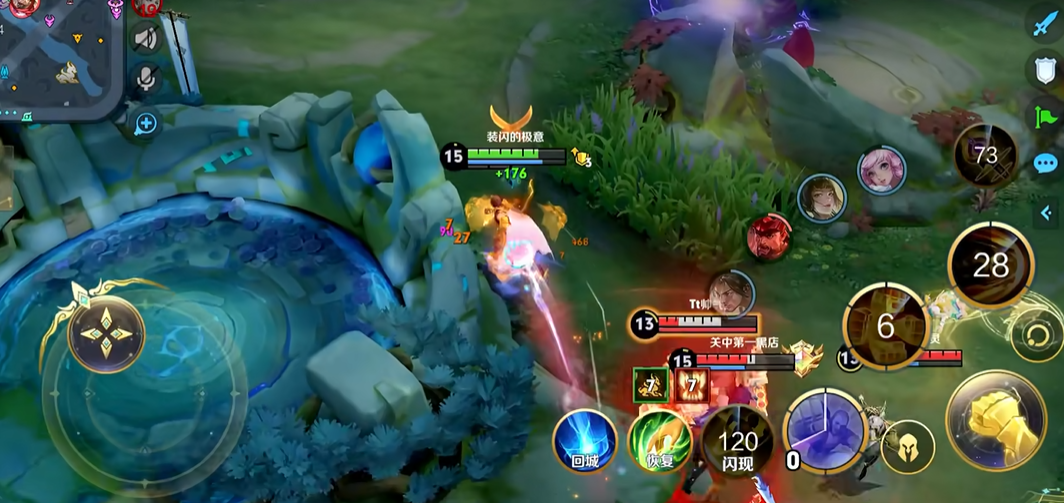The width and height of the screenshot is (1064, 503).
Task: Tap the helmet hero-targeting button
Action: coord(908,446)
